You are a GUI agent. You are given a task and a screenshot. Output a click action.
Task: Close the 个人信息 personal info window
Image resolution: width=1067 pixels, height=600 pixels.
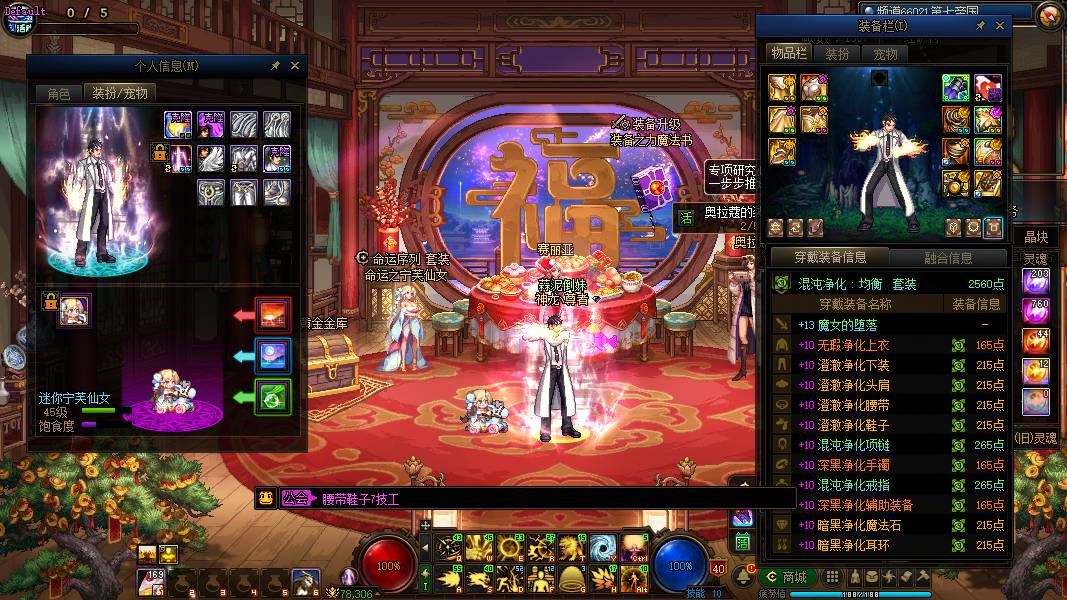click(295, 66)
